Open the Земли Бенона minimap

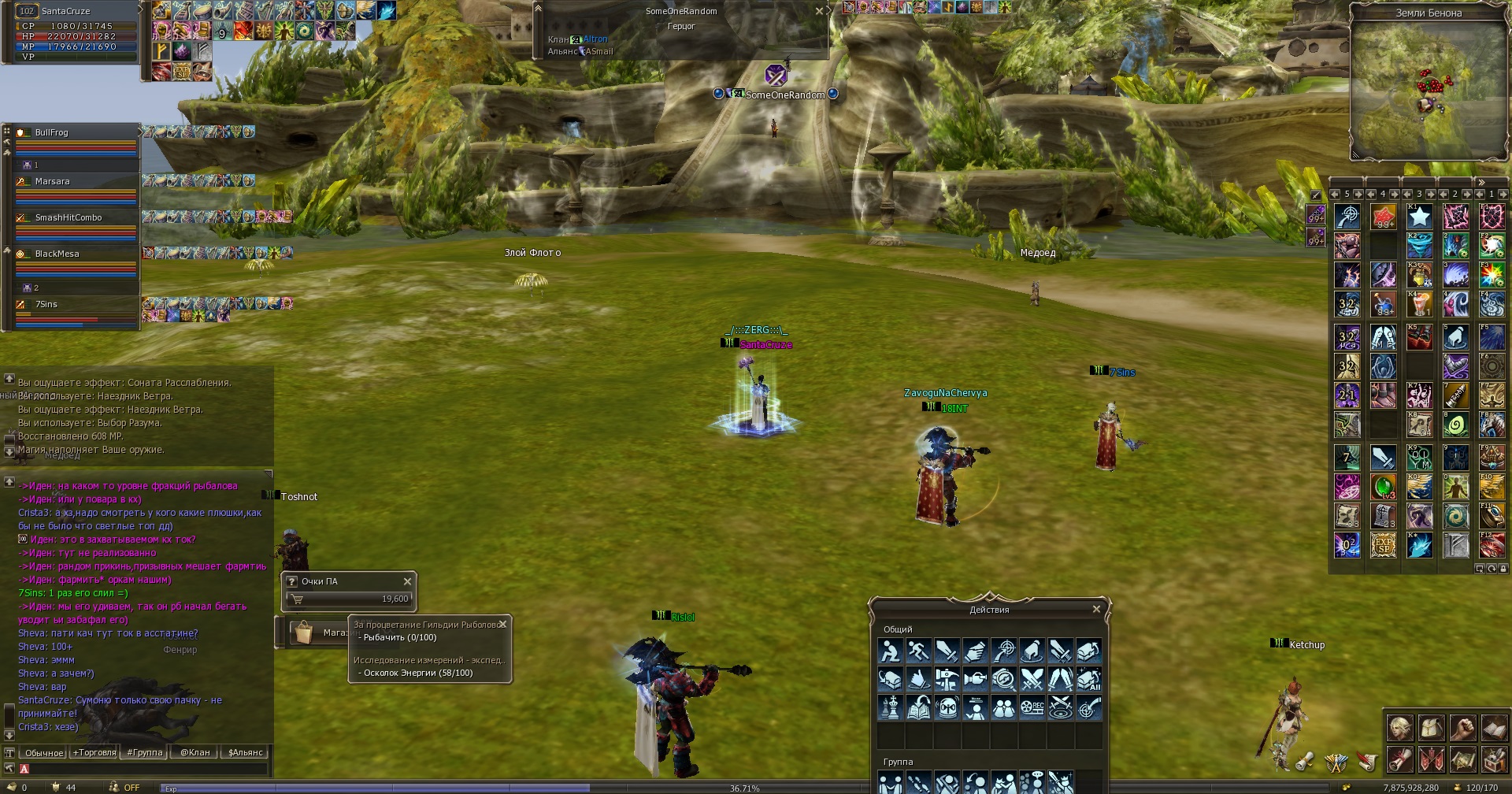(x=1428, y=91)
